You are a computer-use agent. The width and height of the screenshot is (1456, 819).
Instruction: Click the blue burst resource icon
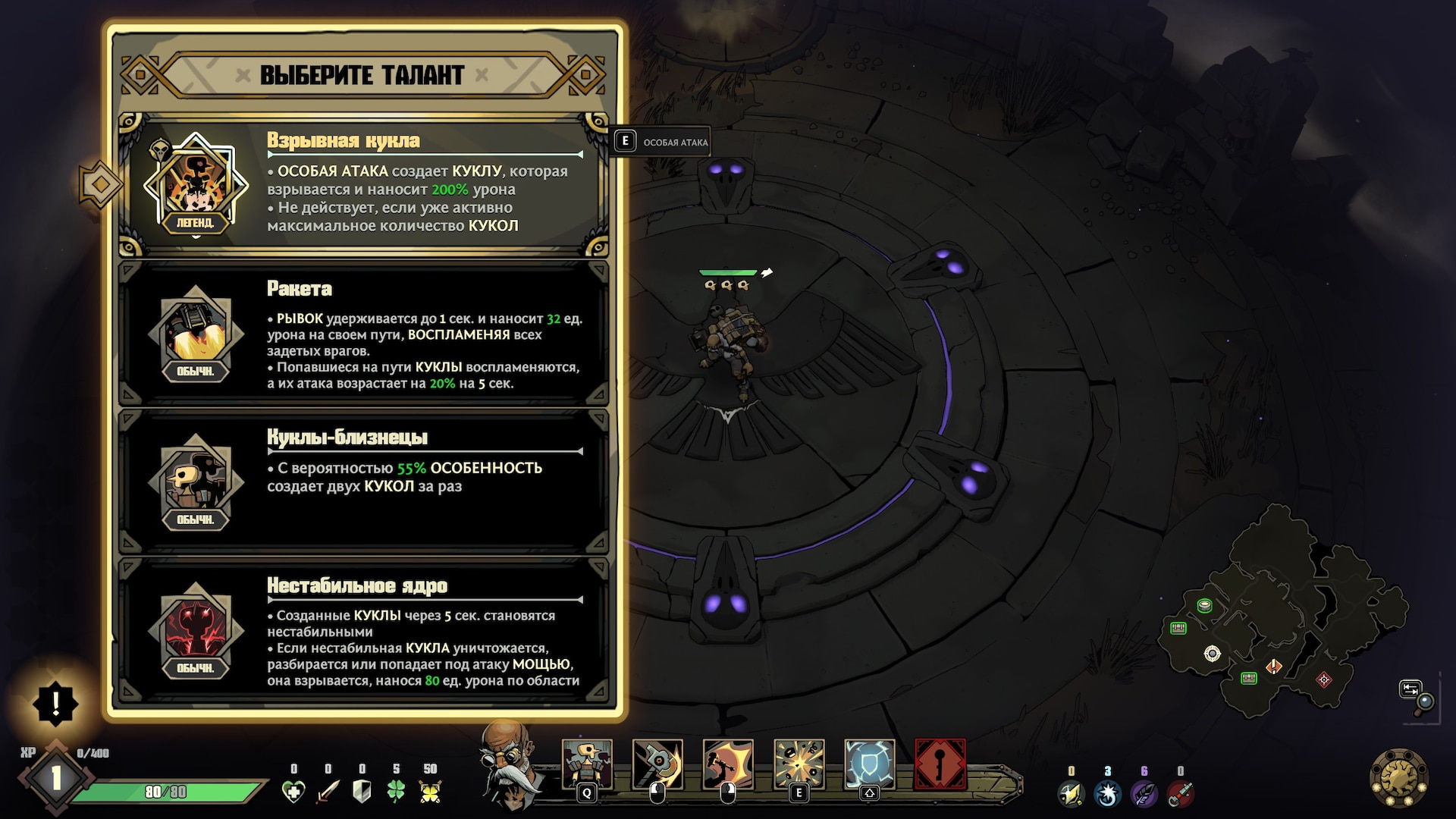(x=1107, y=794)
